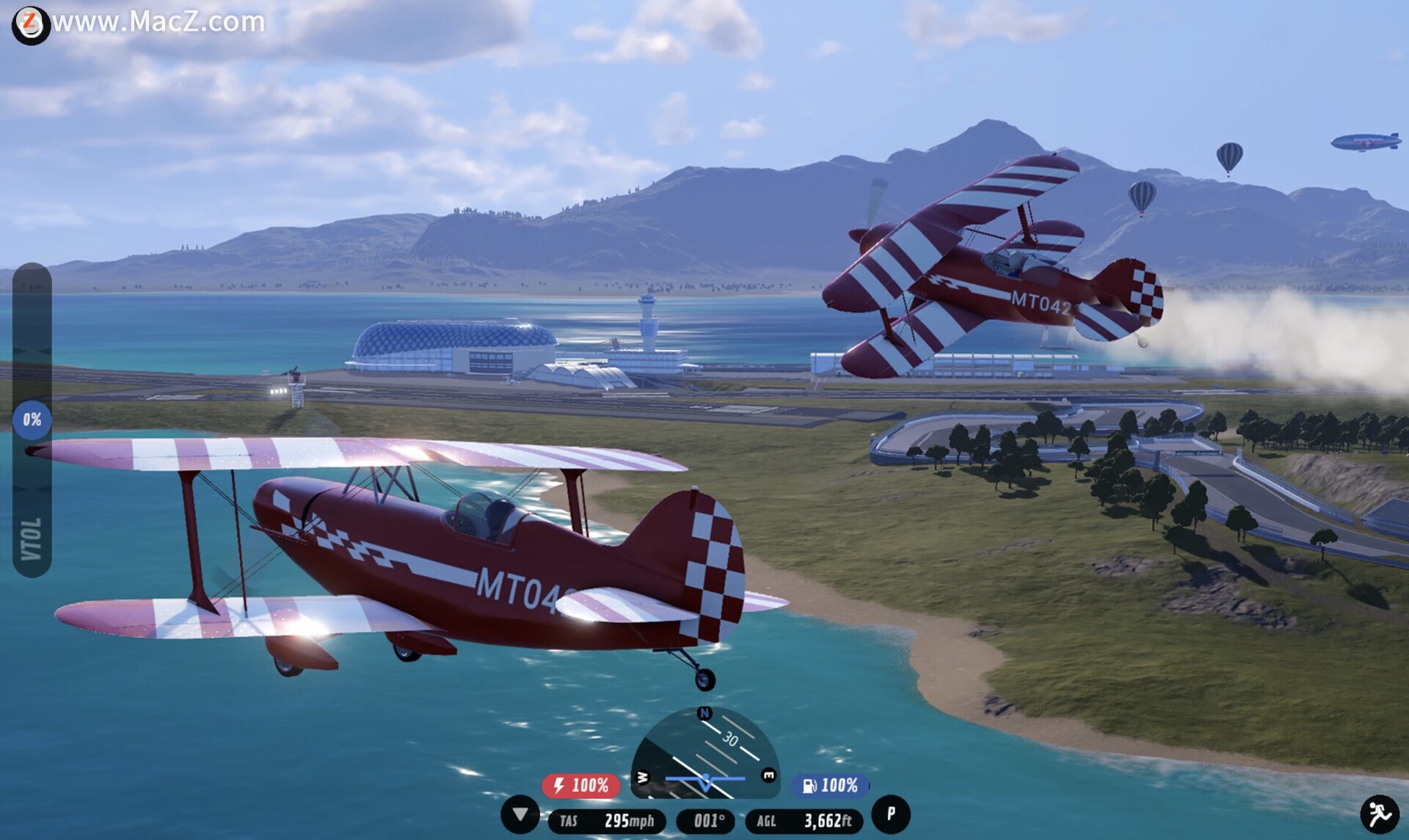The width and height of the screenshot is (1409, 840).
Task: Select the red throttle 100% lightning indicator
Action: coord(581,786)
